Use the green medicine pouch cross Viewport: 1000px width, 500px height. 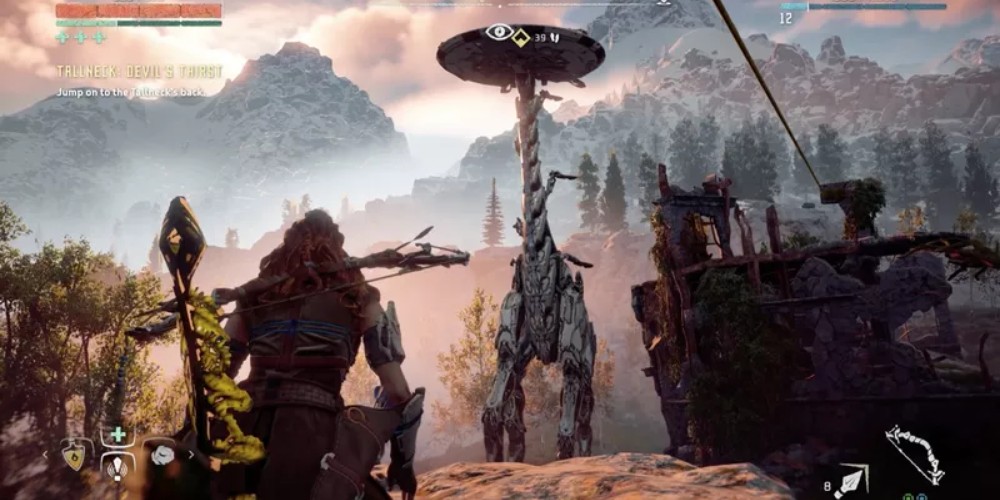point(117,435)
